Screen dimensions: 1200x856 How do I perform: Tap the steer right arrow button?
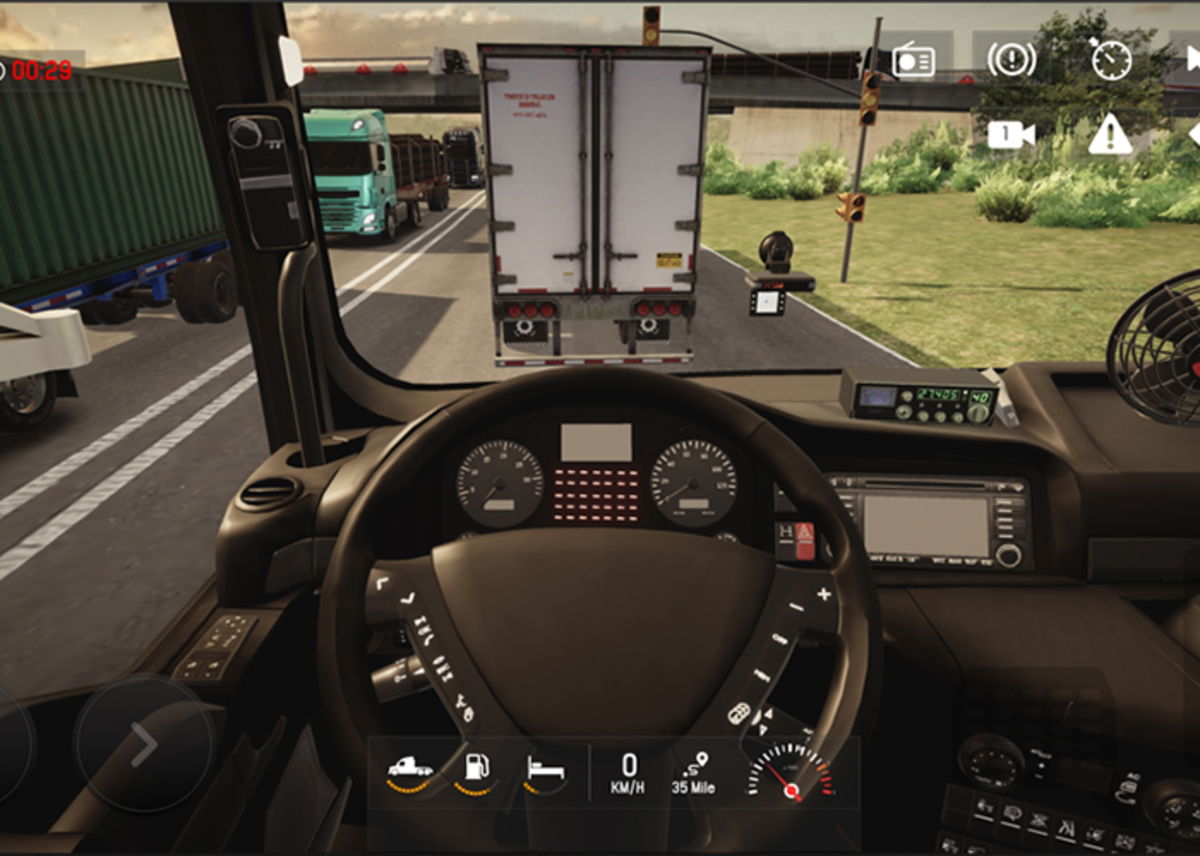click(x=144, y=744)
